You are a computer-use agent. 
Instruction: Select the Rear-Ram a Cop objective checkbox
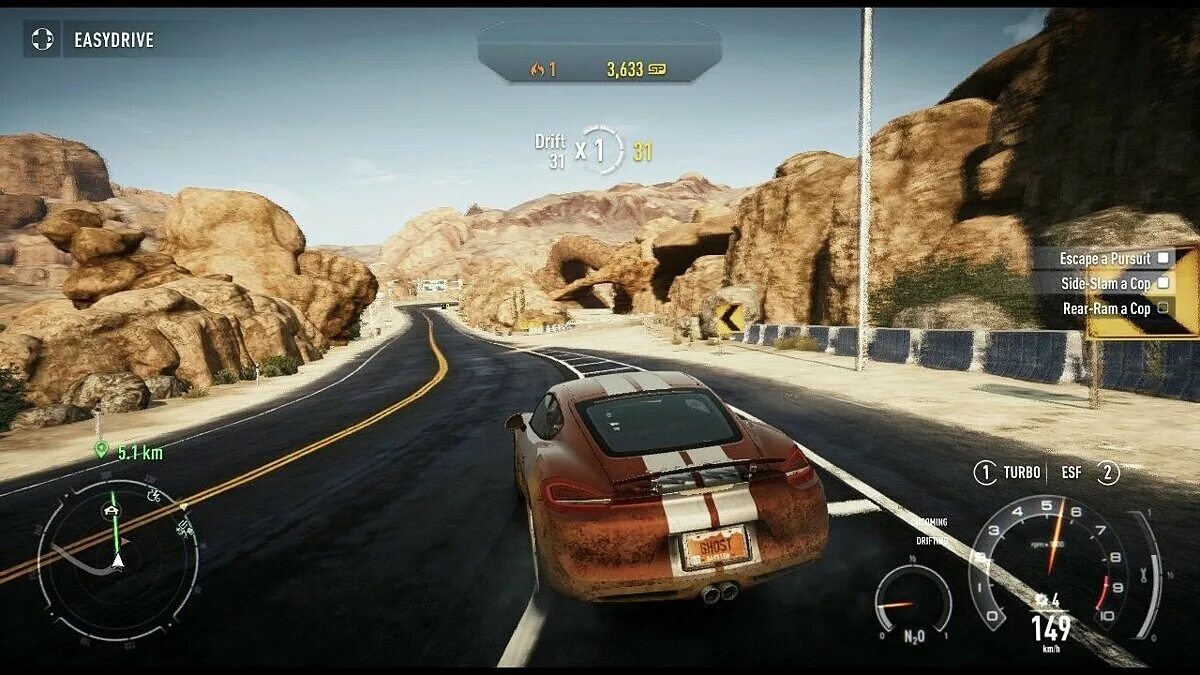[1163, 308]
